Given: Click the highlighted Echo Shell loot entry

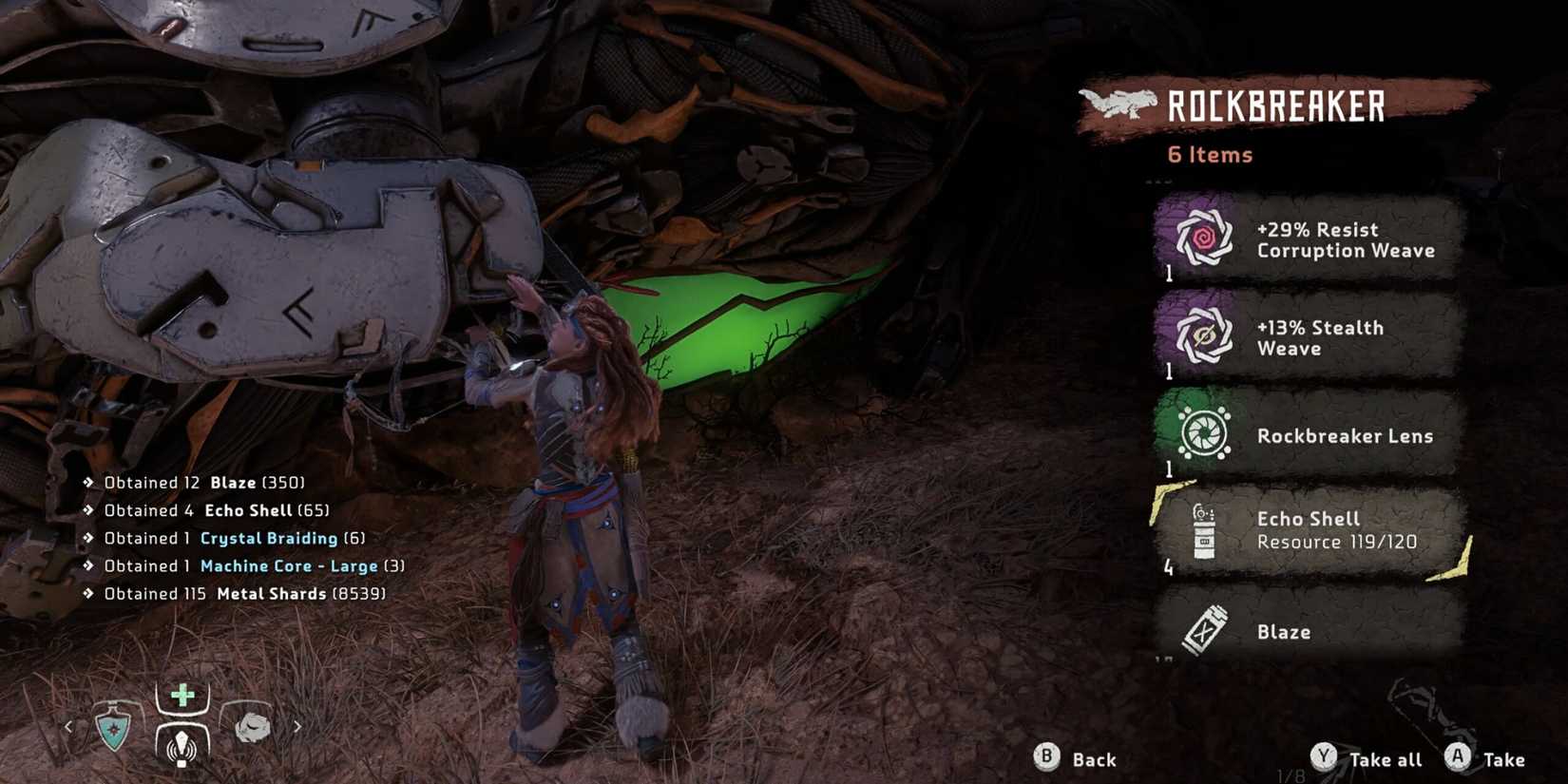Looking at the screenshot, I should [x=1311, y=529].
